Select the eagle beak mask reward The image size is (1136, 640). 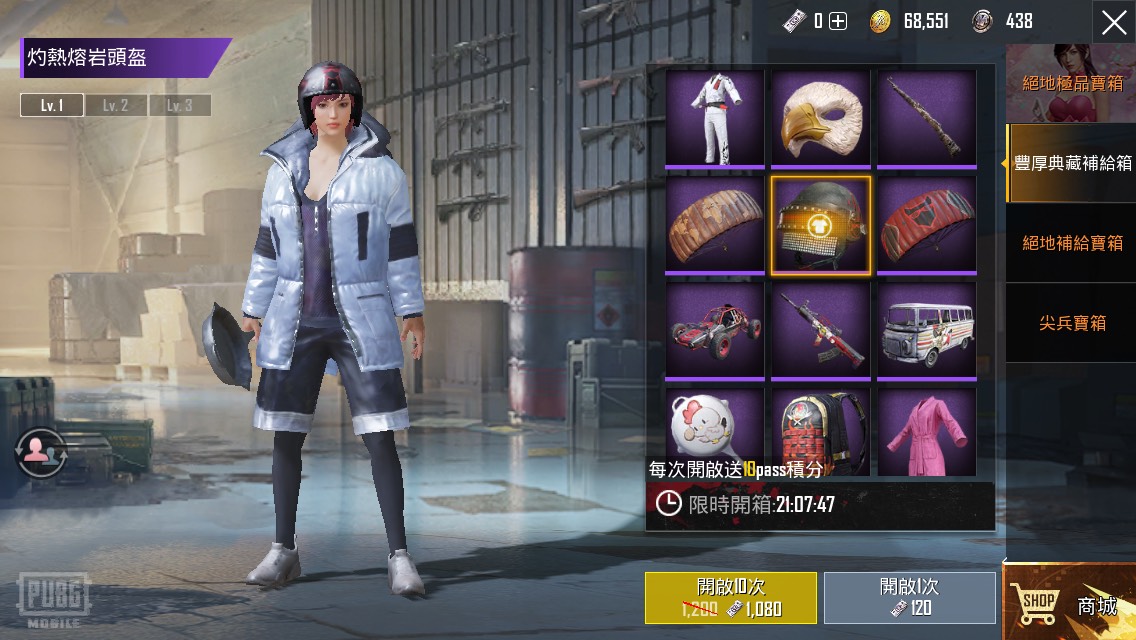(x=821, y=117)
